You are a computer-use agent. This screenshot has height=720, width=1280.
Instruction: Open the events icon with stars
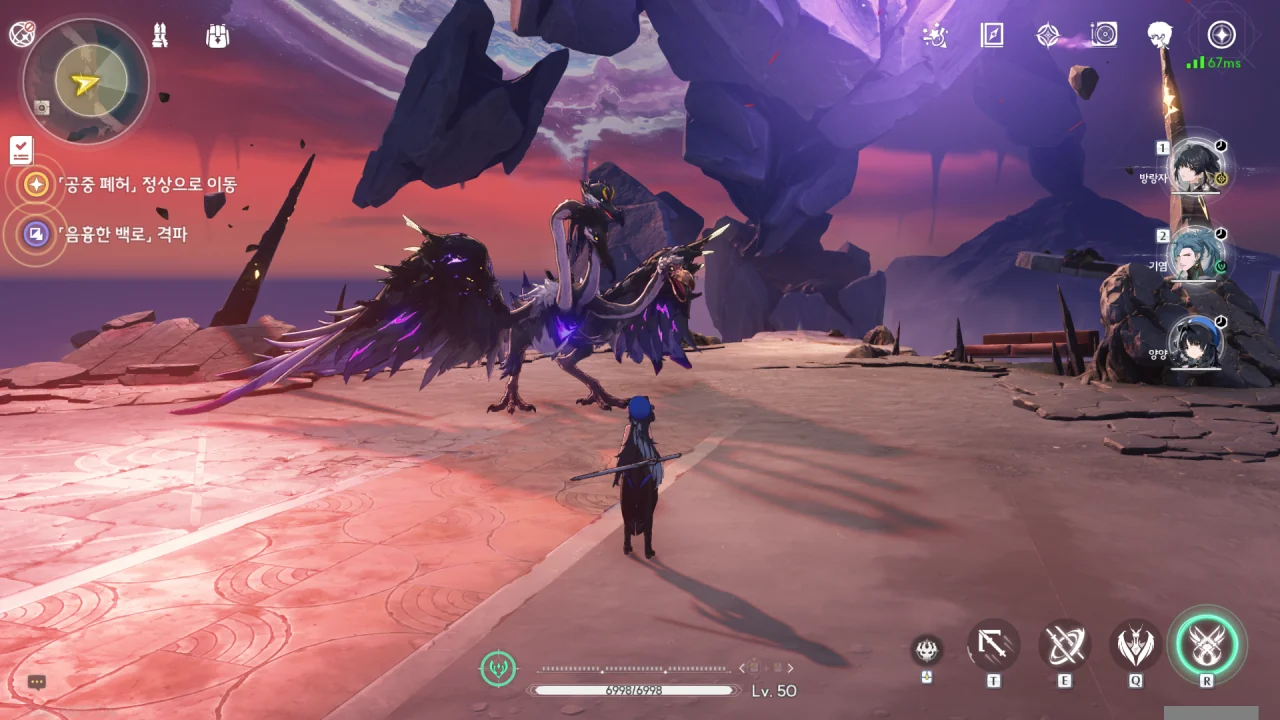(x=935, y=36)
